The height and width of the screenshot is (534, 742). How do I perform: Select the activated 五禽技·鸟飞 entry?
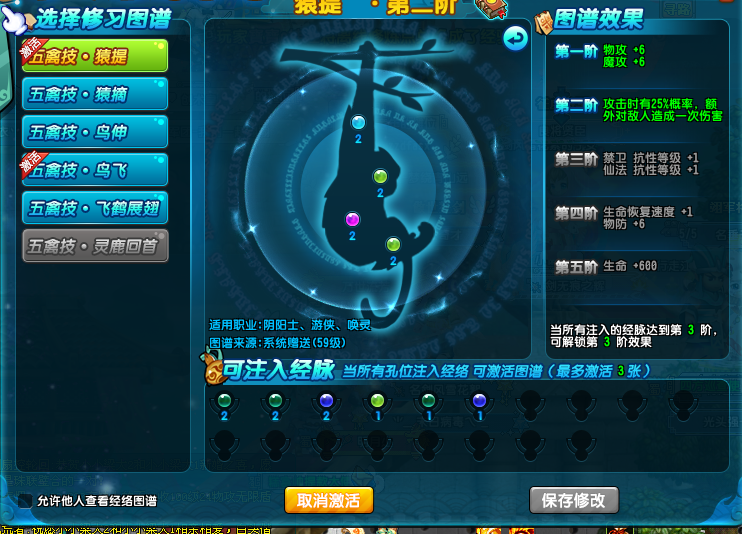pos(94,170)
